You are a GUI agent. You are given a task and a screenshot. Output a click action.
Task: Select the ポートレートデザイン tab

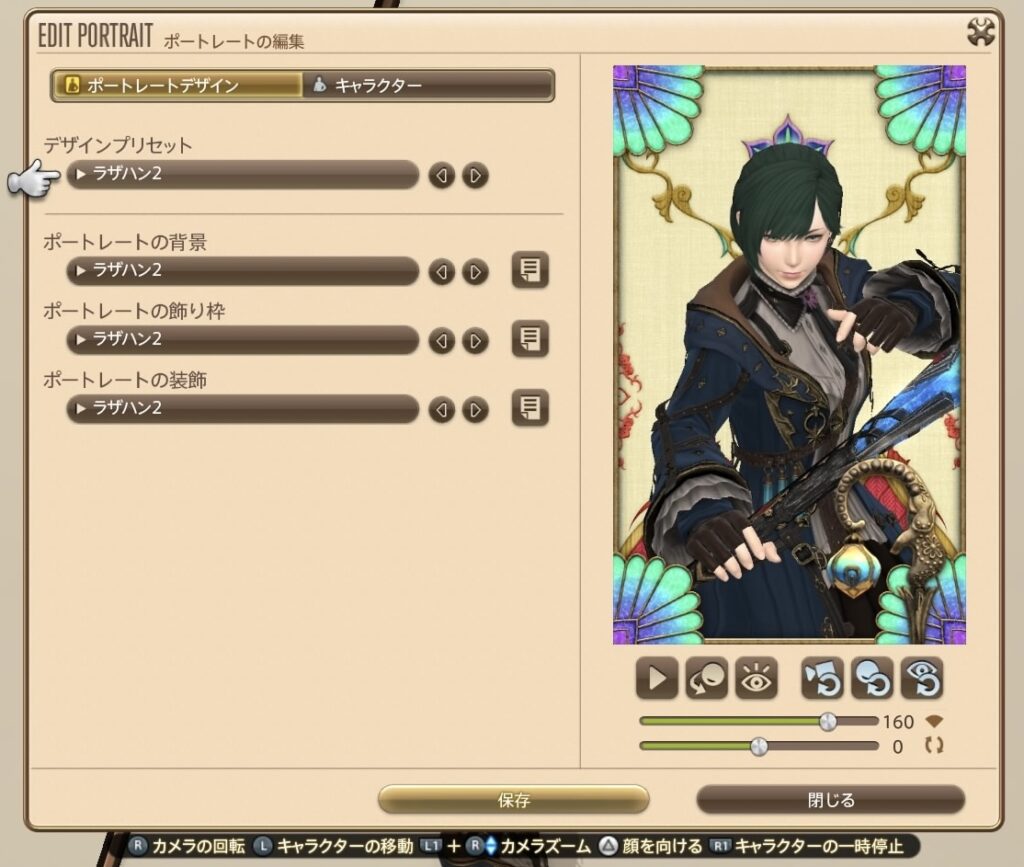[x=177, y=85]
